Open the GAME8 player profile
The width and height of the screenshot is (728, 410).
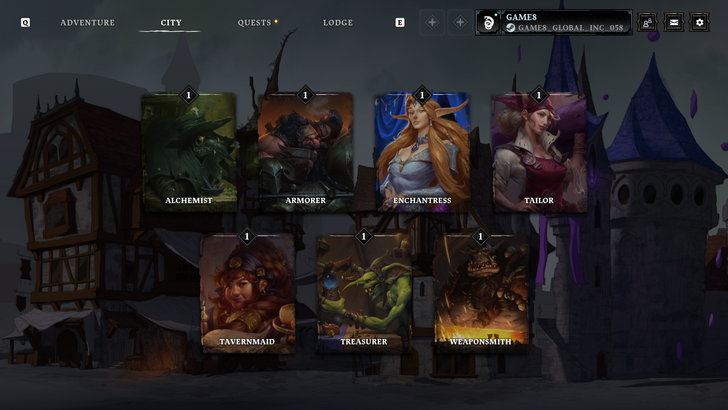pos(554,22)
